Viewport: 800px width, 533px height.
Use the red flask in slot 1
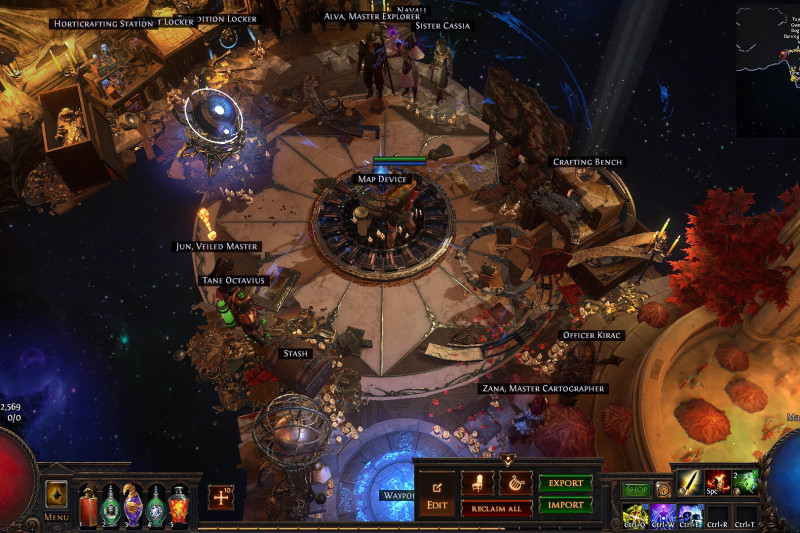pos(87,503)
